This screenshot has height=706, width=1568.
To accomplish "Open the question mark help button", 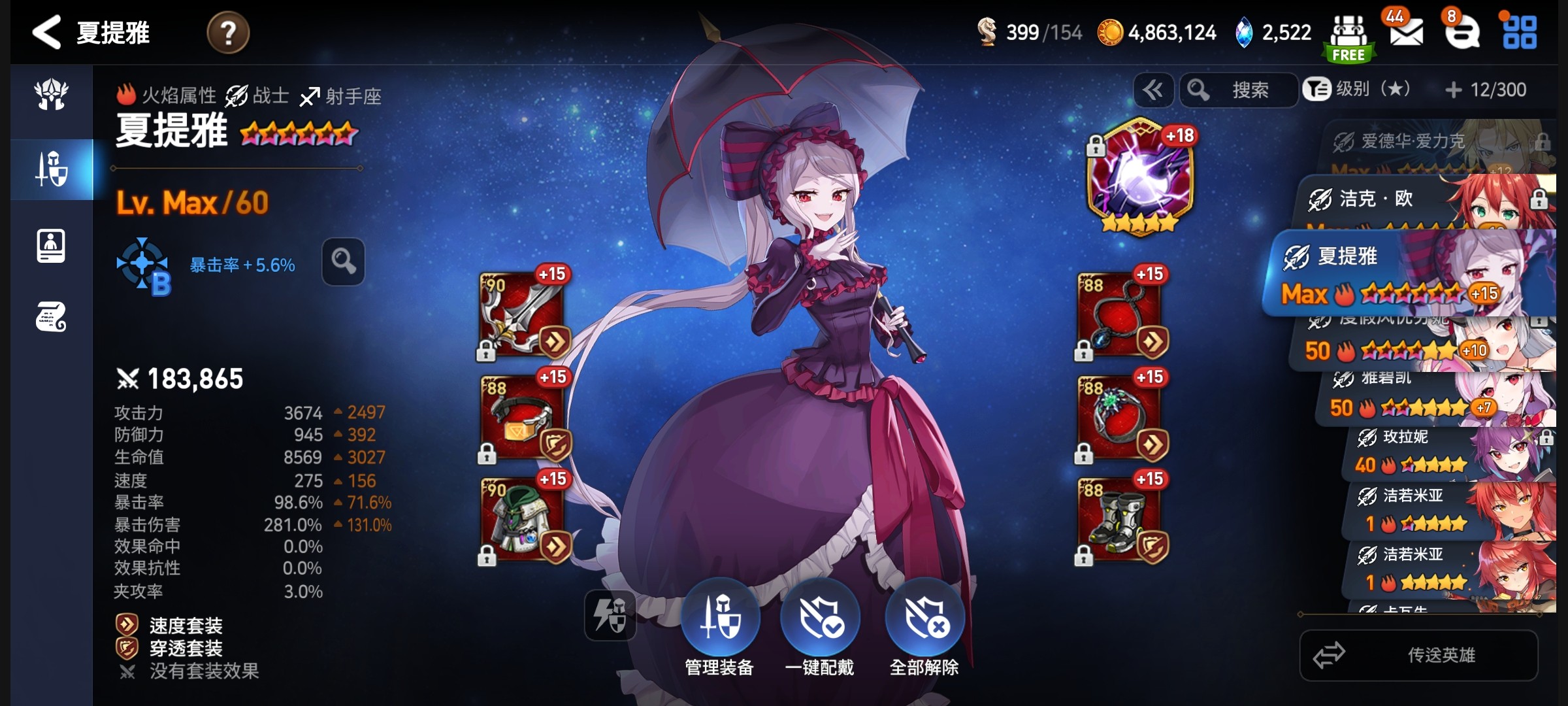I will pyautogui.click(x=228, y=33).
